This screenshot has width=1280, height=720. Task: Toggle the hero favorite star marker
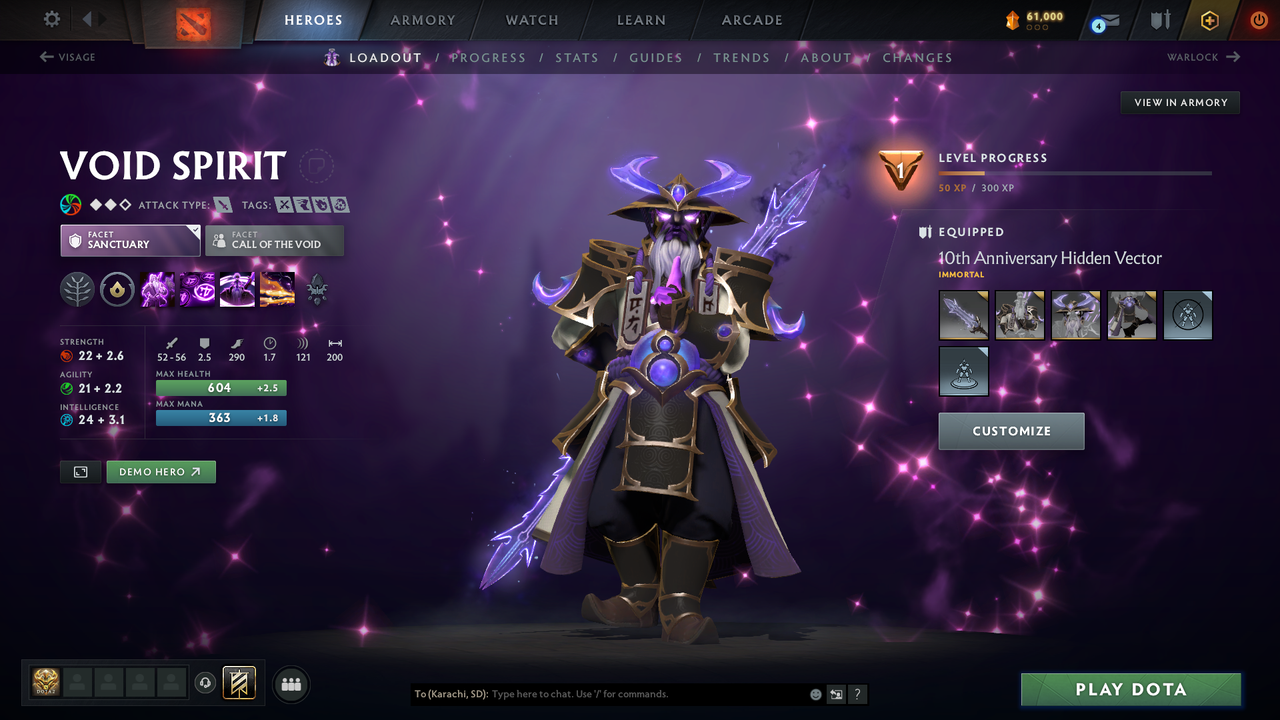point(317,166)
